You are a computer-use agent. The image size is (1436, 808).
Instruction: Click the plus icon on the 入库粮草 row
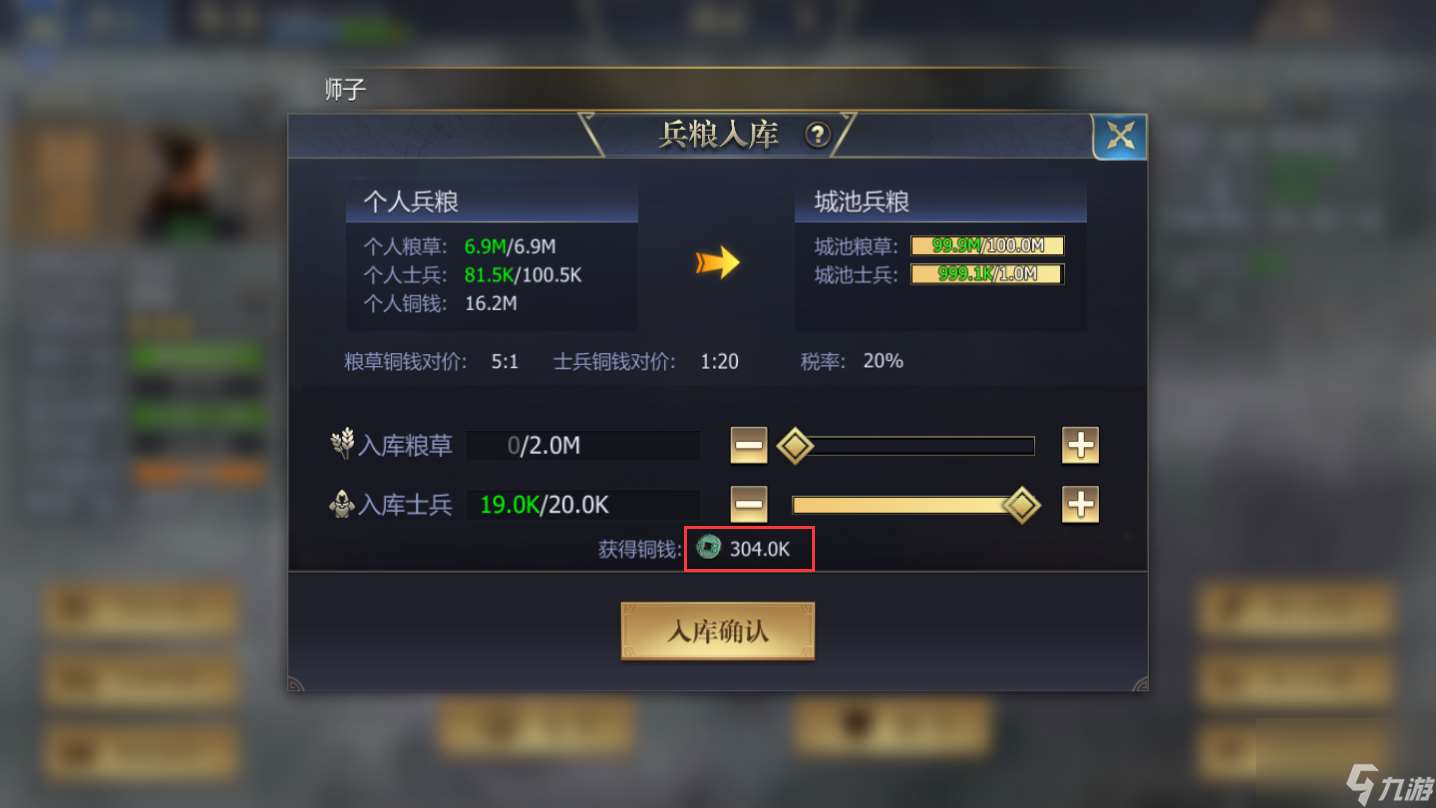[x=1080, y=445]
